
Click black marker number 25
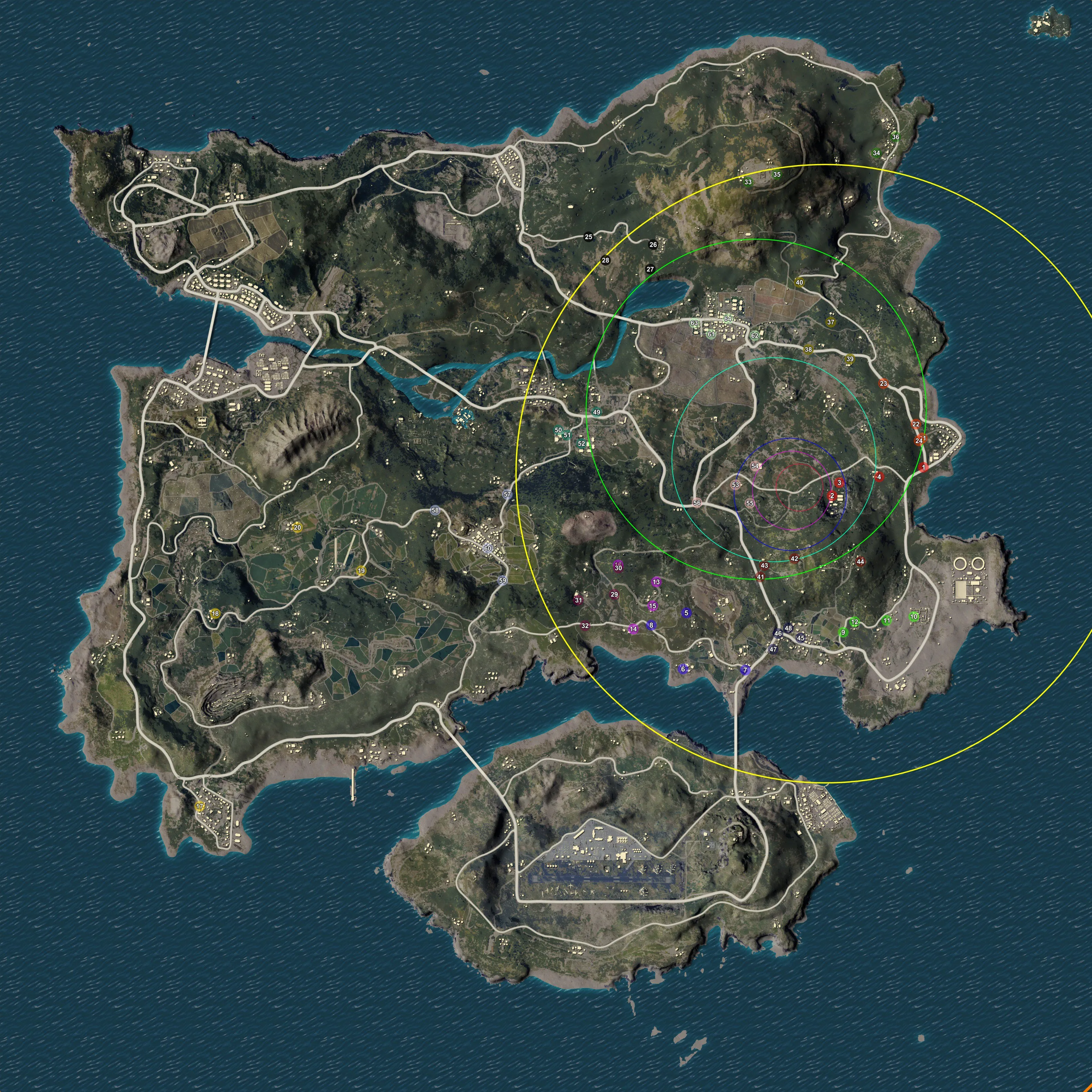(589, 237)
